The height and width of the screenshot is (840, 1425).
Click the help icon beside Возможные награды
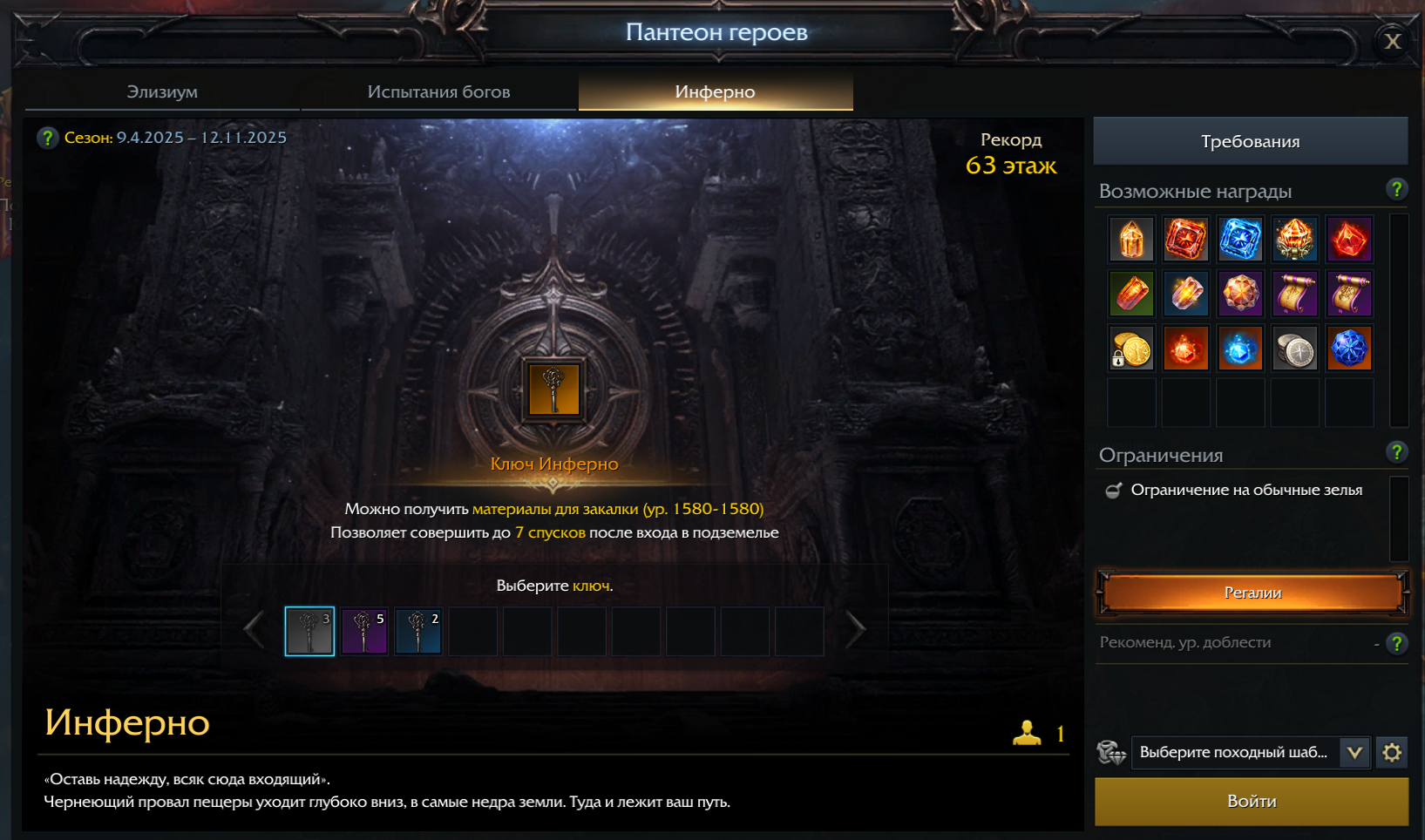point(1396,189)
